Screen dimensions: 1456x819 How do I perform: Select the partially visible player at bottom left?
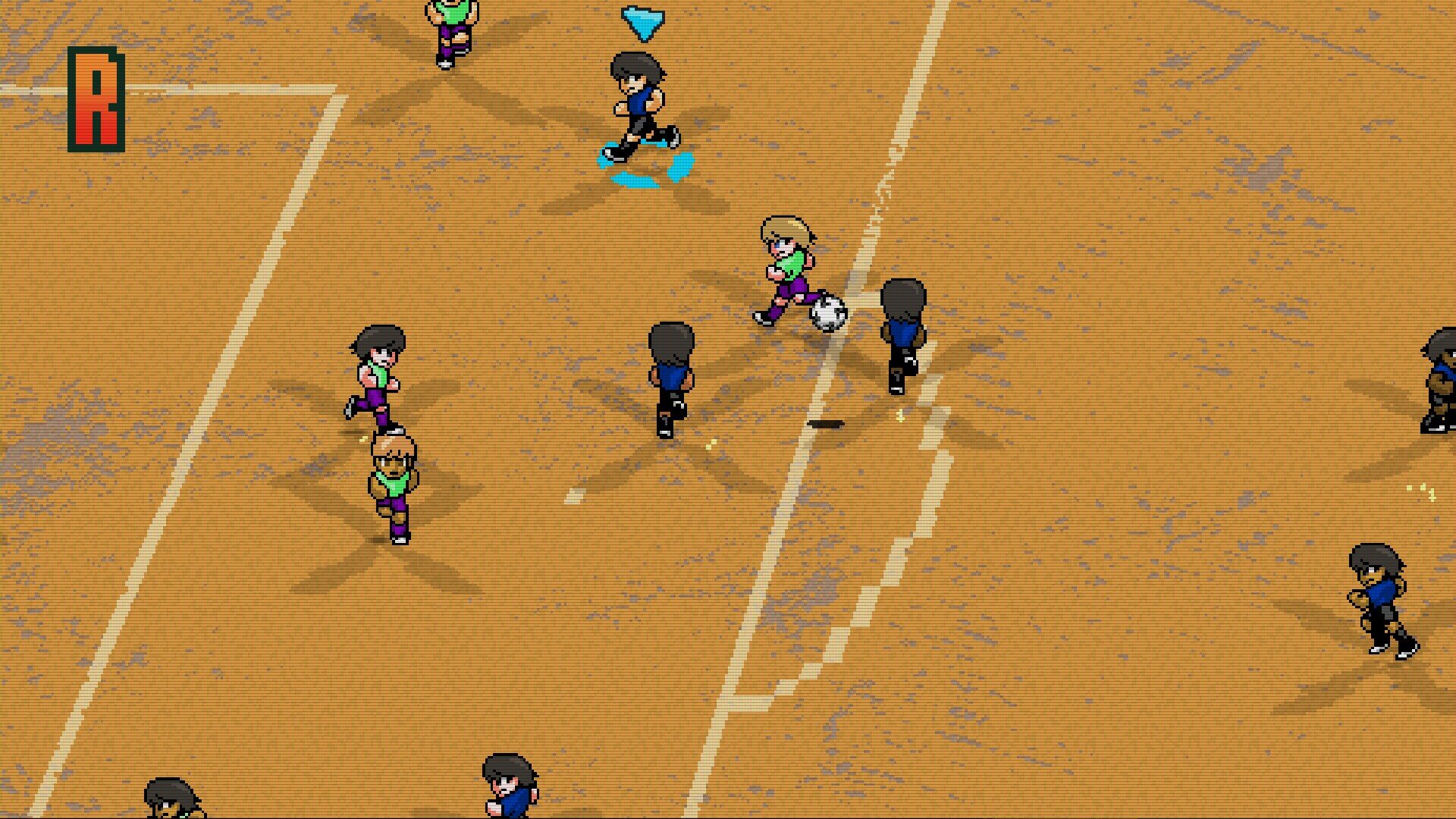coord(171,800)
